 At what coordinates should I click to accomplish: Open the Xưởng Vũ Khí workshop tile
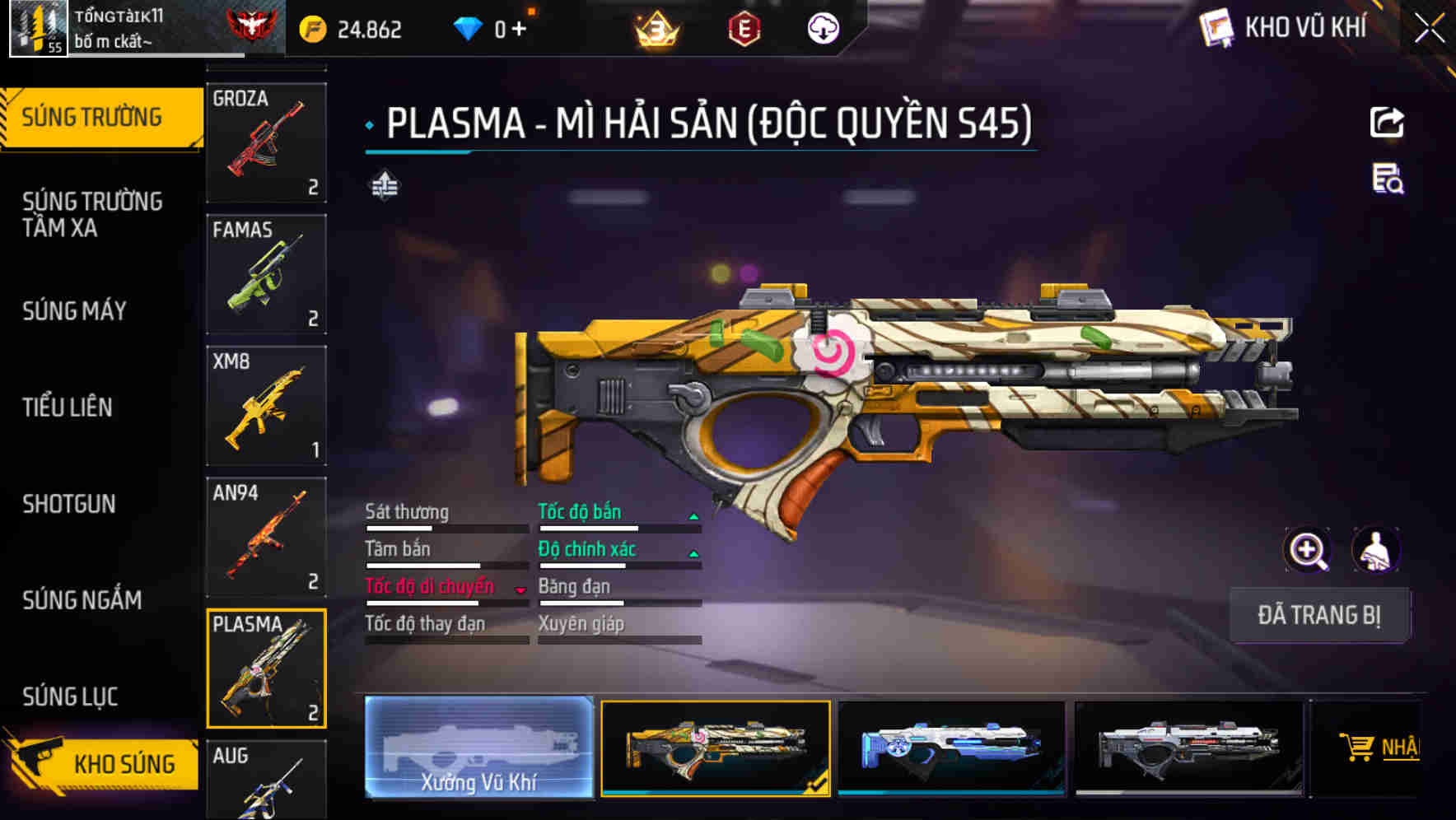(478, 748)
